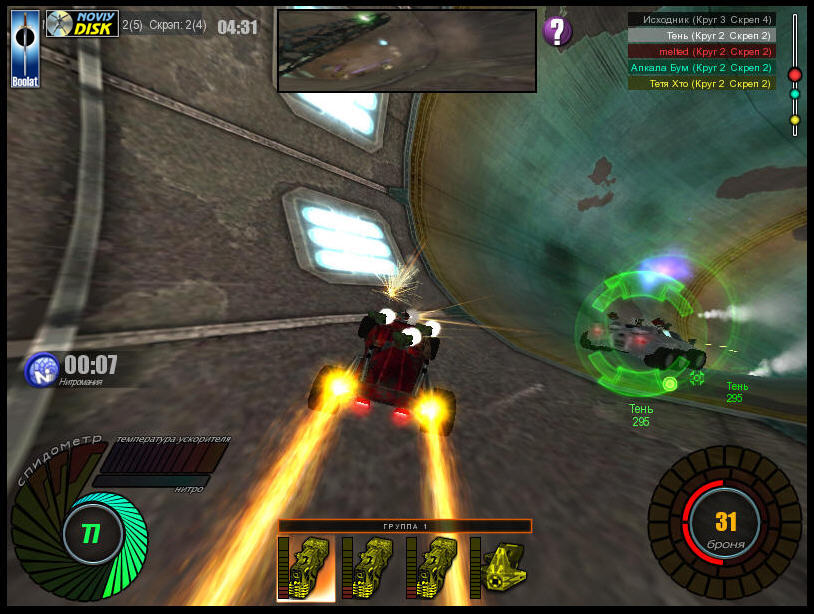Select racer melted in the standings

tap(701, 51)
